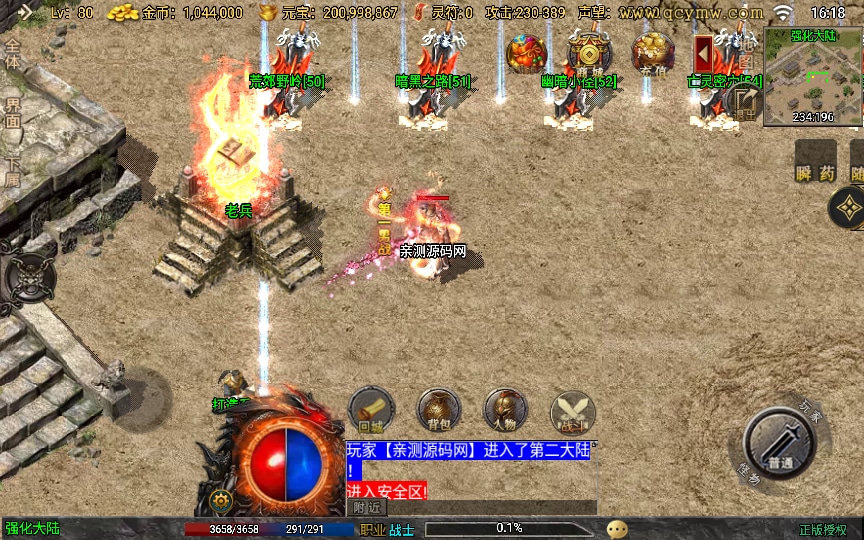Viewport: 864px width, 540px height.
Task: Use 回城 return-to-town scroll
Action: click(371, 411)
